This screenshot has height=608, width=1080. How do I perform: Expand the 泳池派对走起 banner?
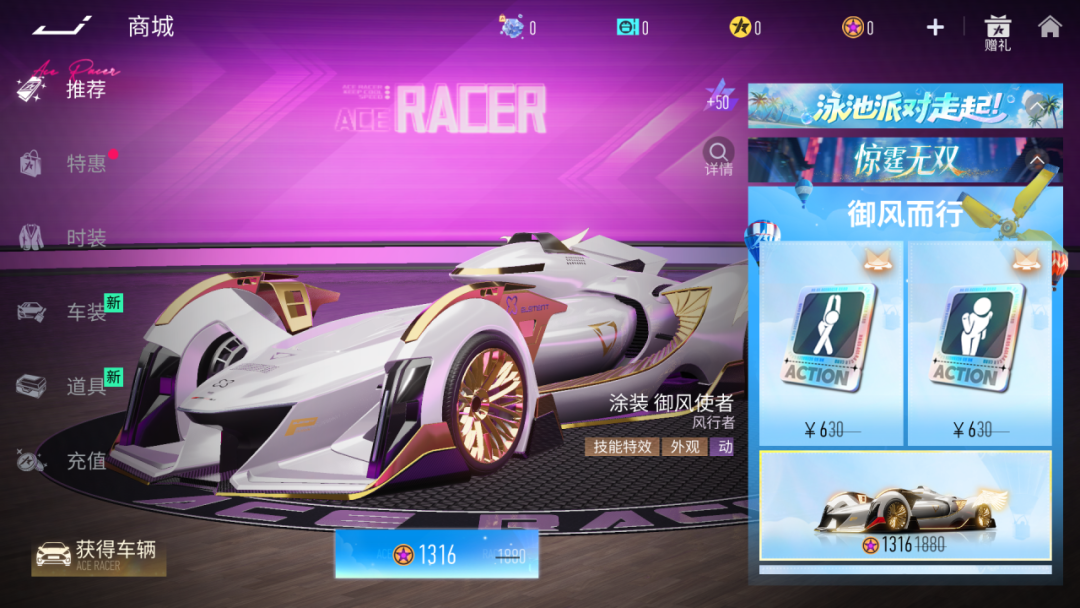point(1036,105)
